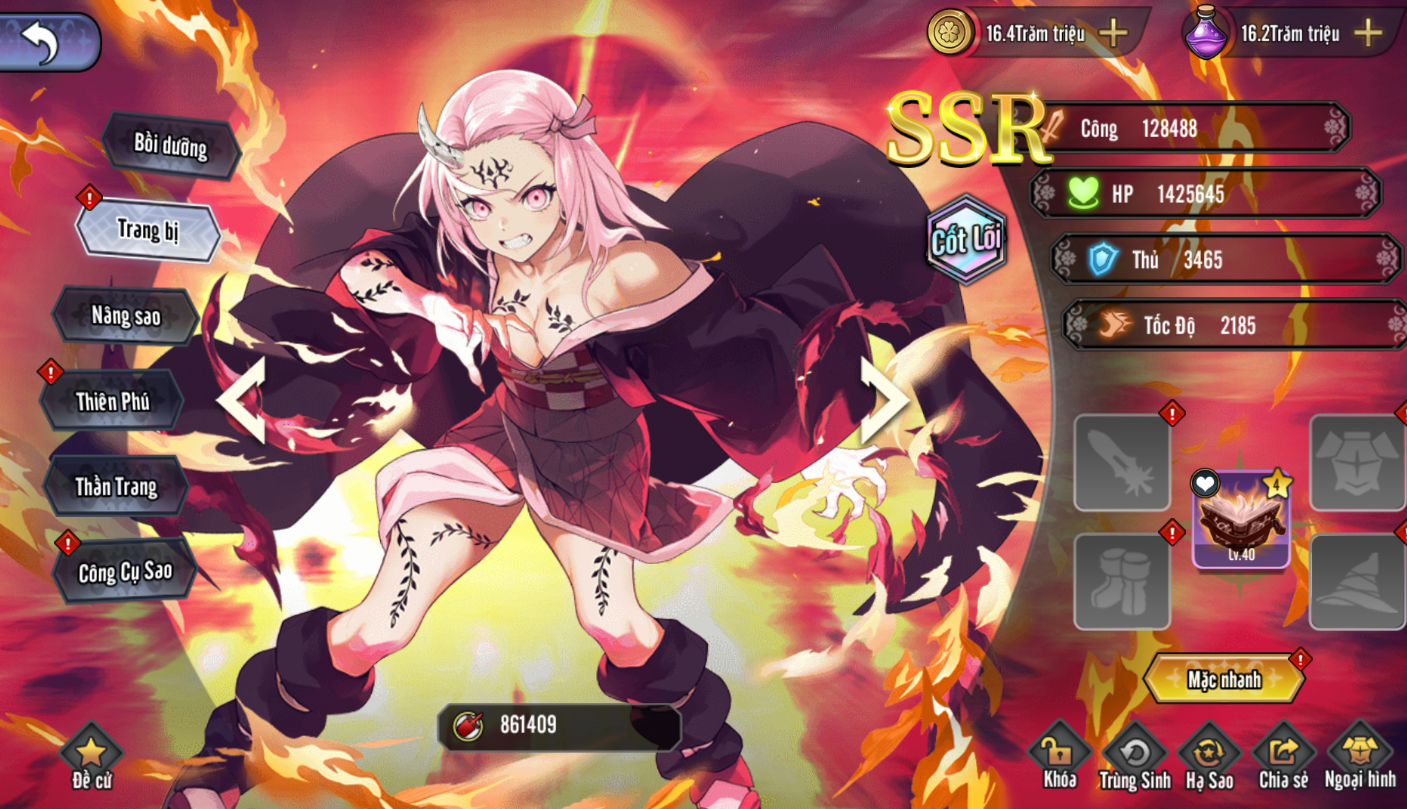This screenshot has width=1407, height=809.
Task: Show the previous hero with left arrow
Action: (243, 400)
